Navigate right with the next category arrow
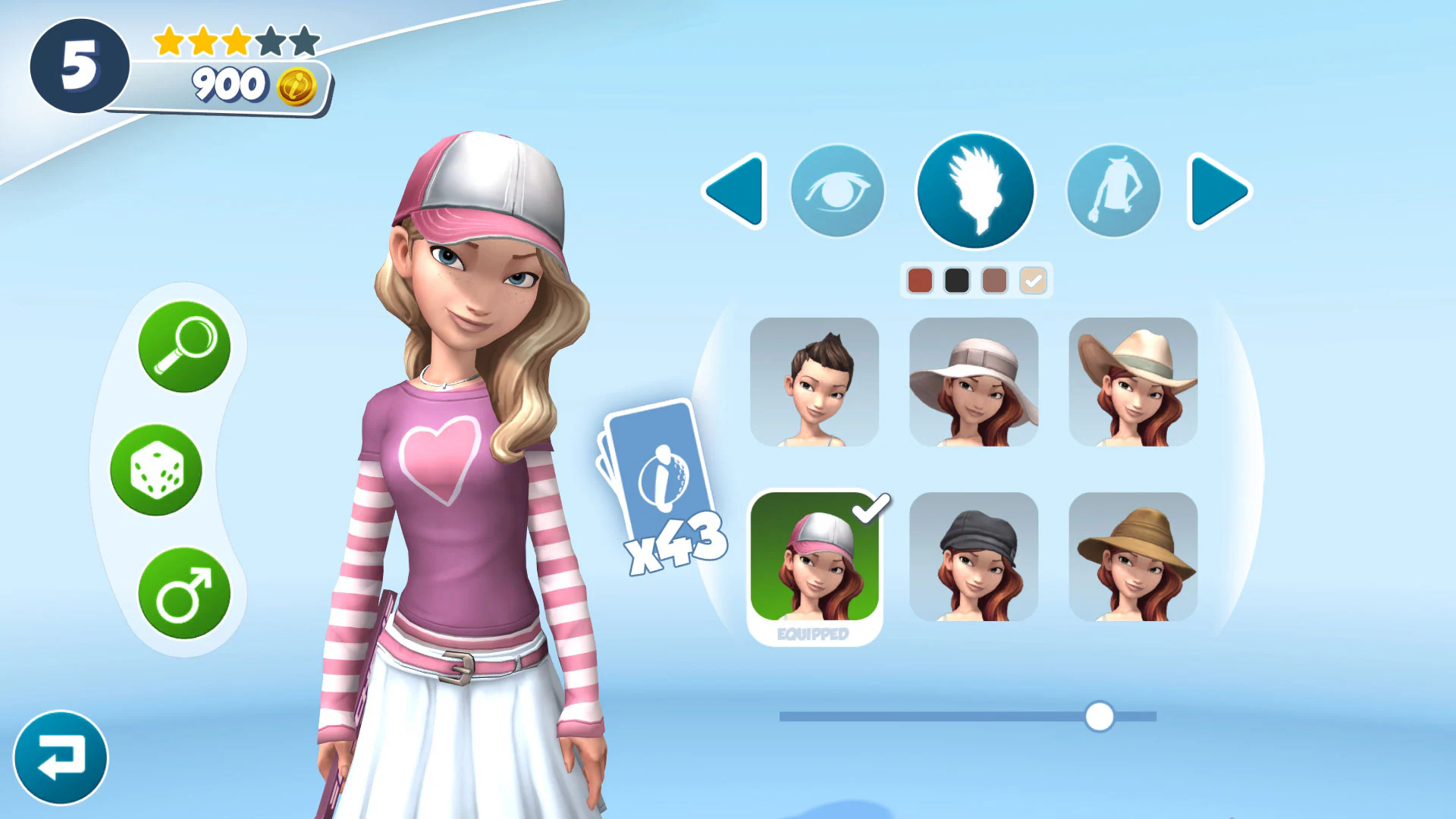 click(x=1216, y=190)
